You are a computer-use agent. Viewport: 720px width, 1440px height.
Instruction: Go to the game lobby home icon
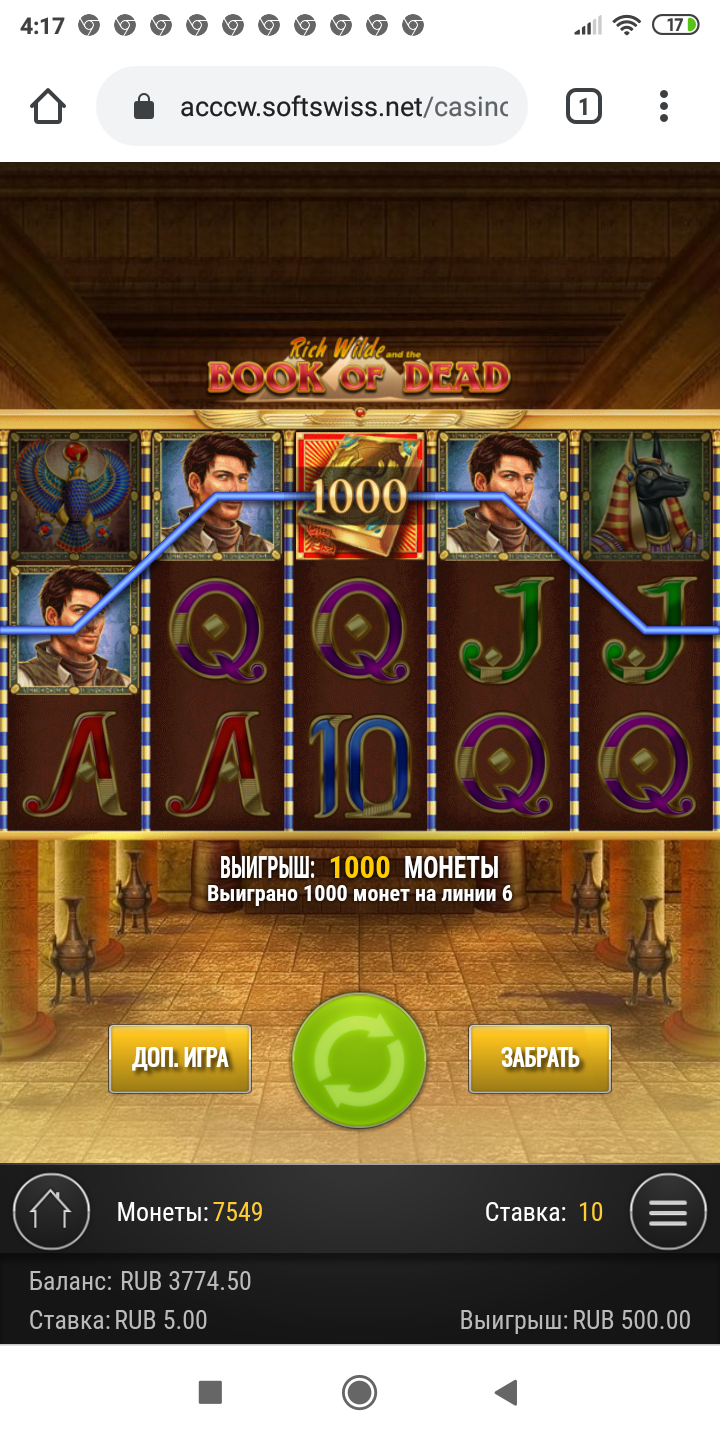coord(51,1212)
